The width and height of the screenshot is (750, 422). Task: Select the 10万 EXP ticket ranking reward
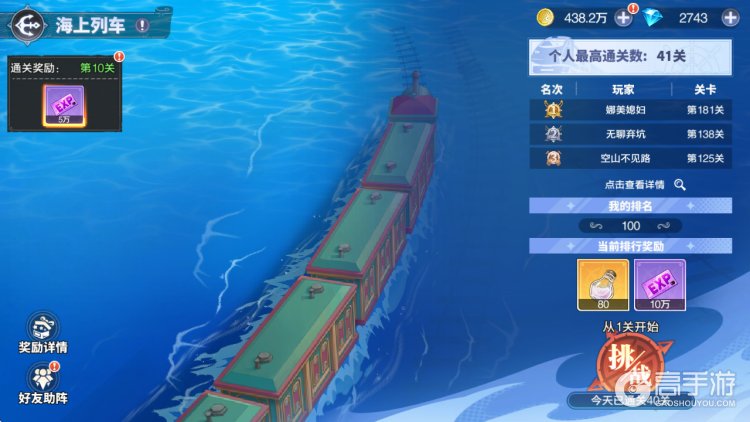tap(659, 284)
